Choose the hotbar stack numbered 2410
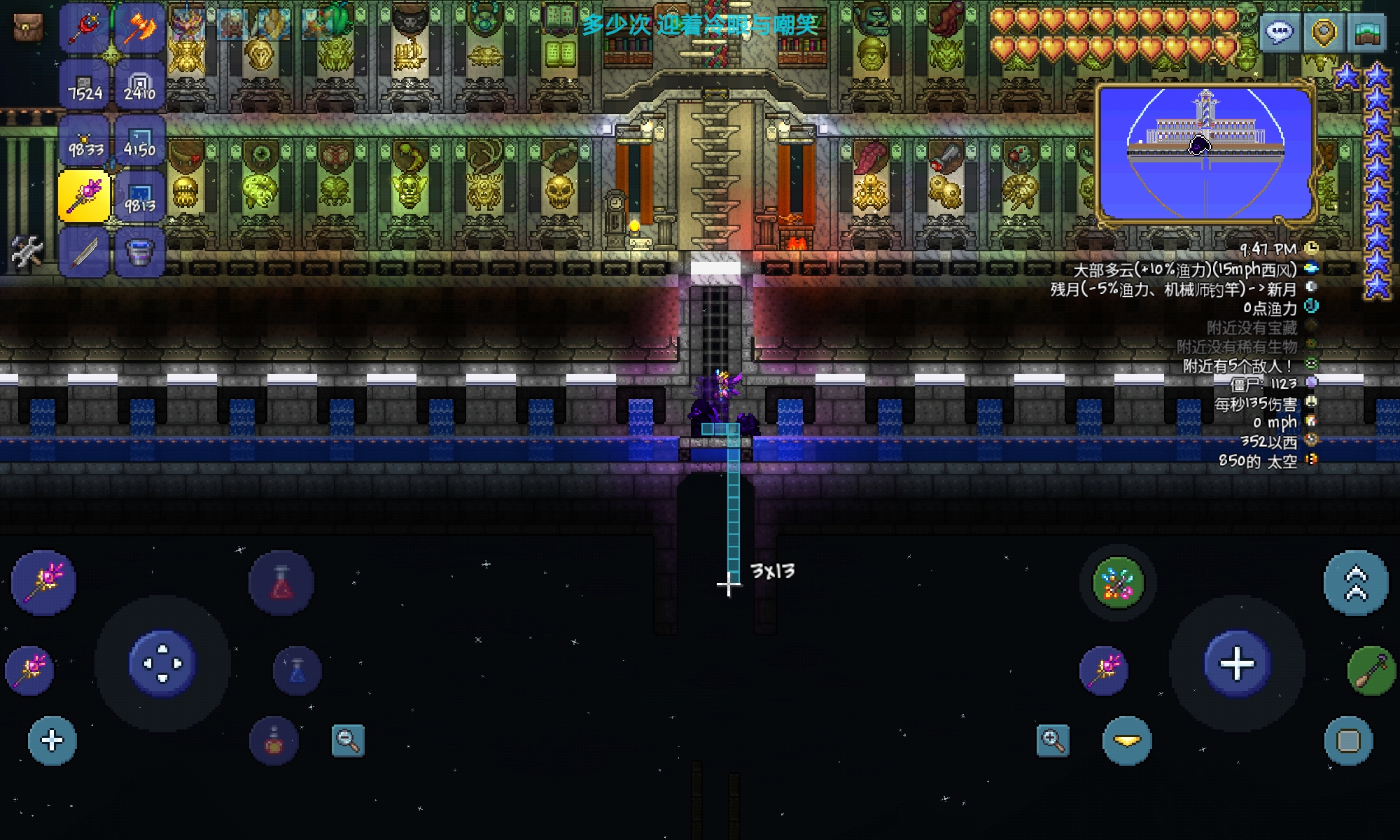The image size is (1400, 840). 140,85
